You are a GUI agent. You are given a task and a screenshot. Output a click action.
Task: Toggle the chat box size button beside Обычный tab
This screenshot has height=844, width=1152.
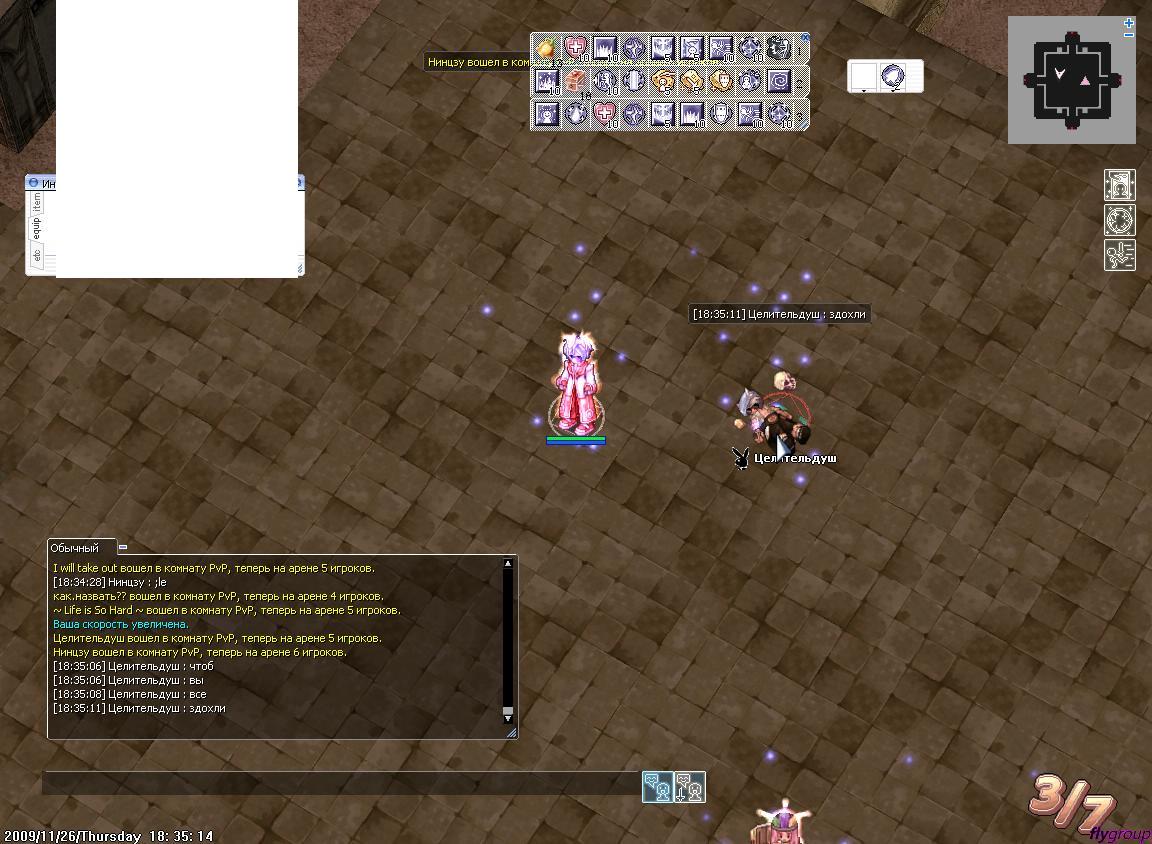click(123, 547)
